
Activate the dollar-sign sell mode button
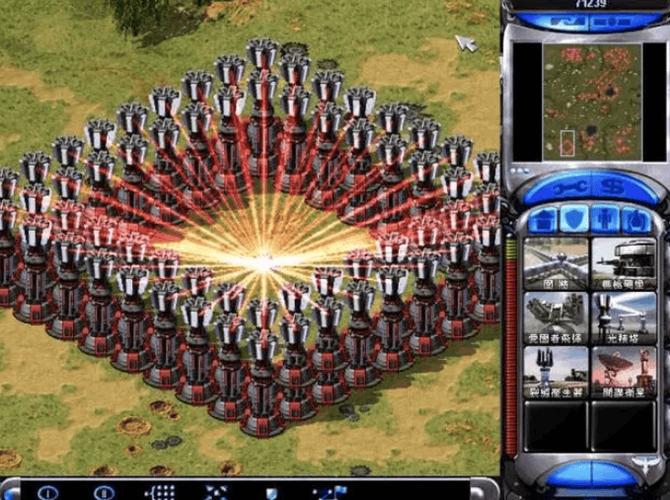click(x=609, y=187)
